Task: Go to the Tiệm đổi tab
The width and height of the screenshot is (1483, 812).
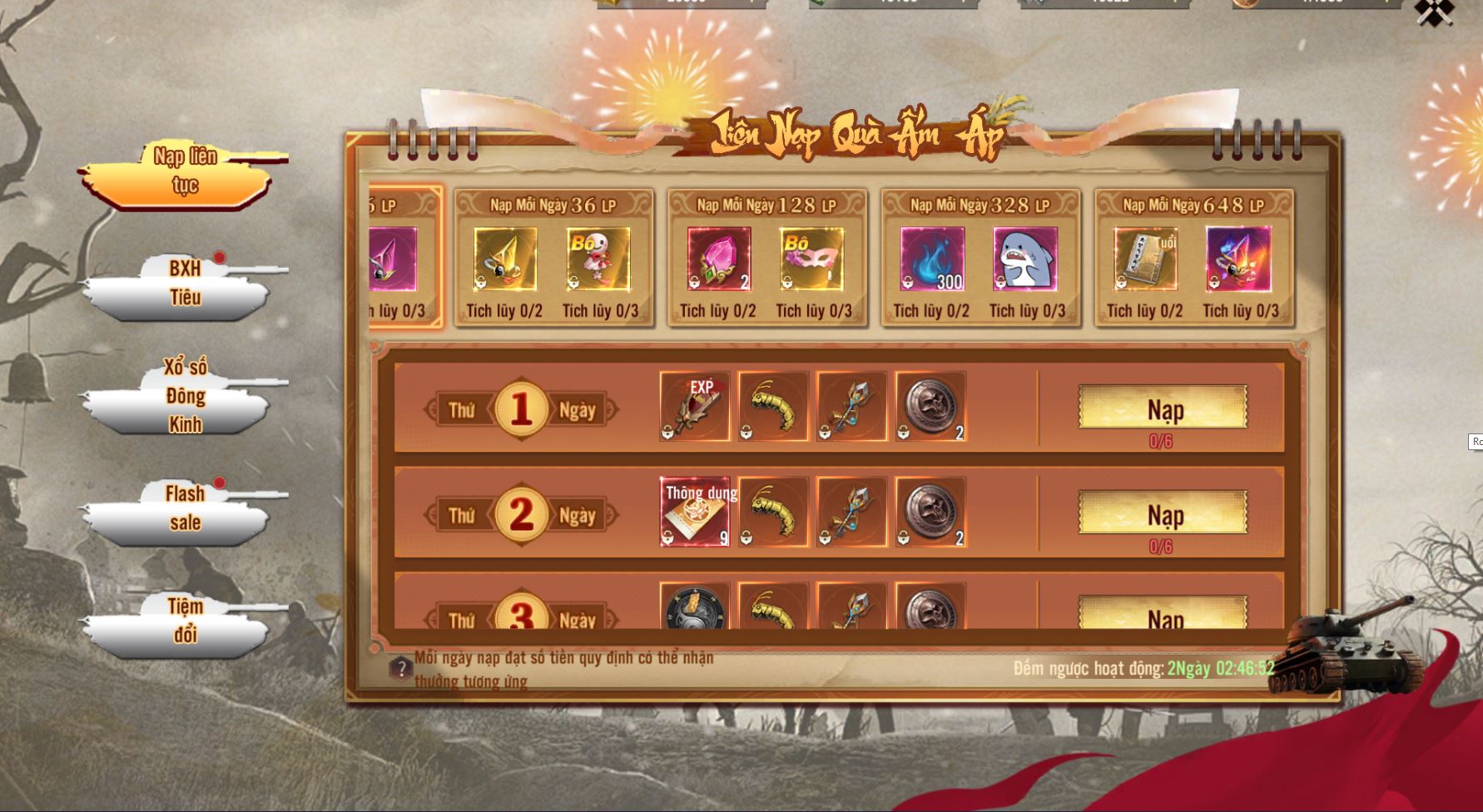Action: coord(185,621)
